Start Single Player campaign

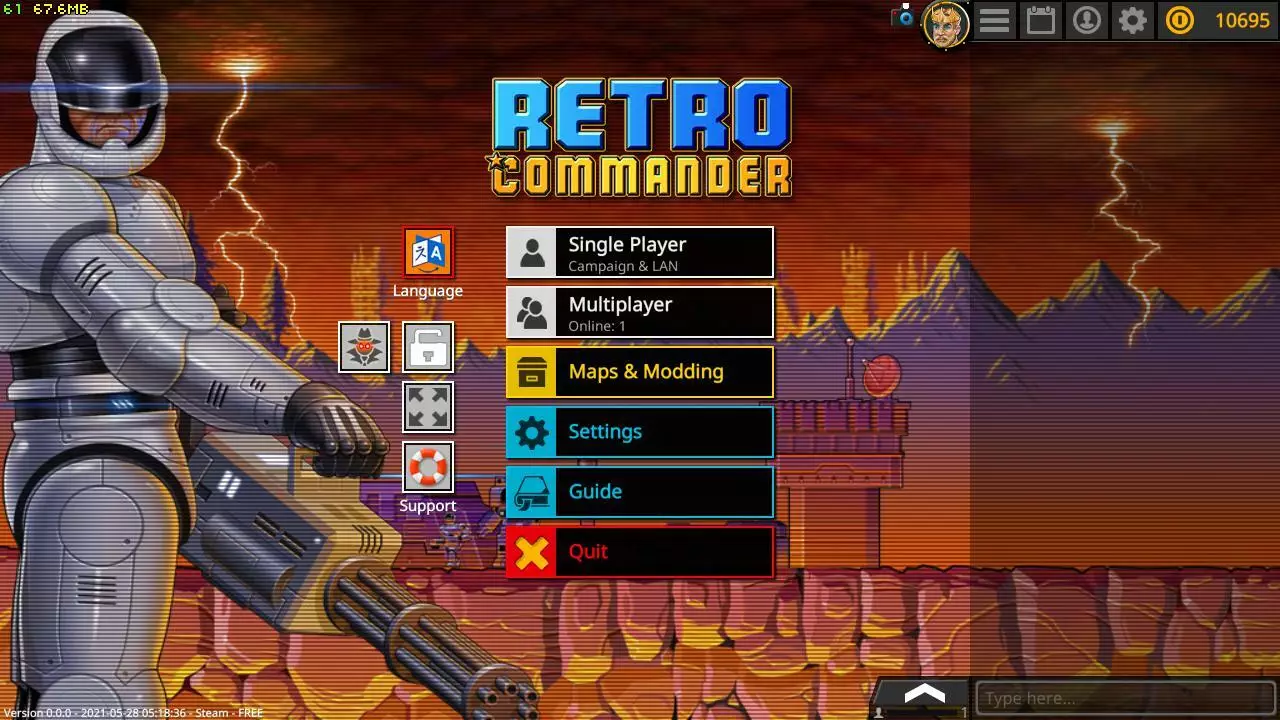click(640, 252)
